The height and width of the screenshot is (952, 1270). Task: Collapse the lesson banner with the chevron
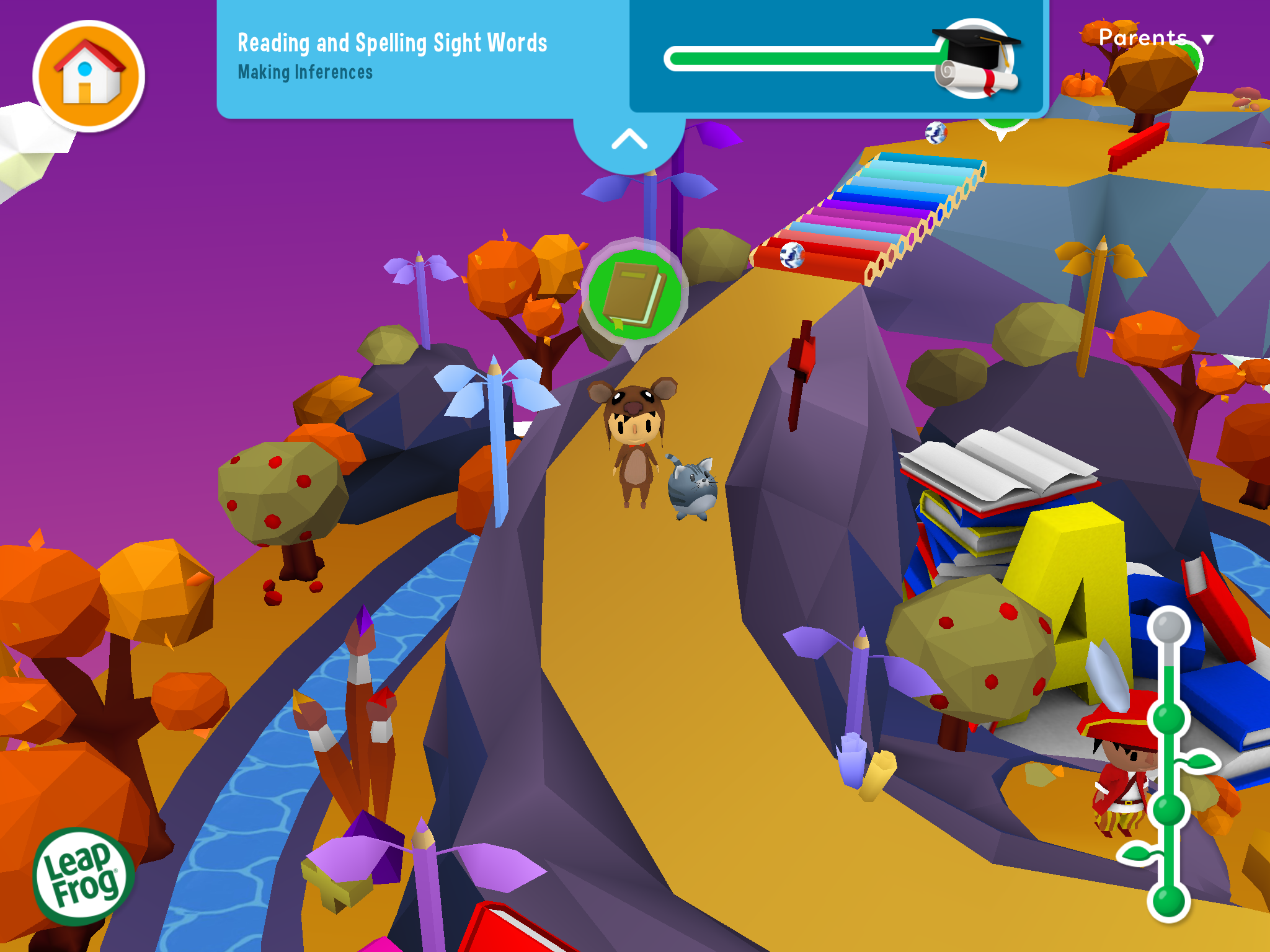(628, 139)
